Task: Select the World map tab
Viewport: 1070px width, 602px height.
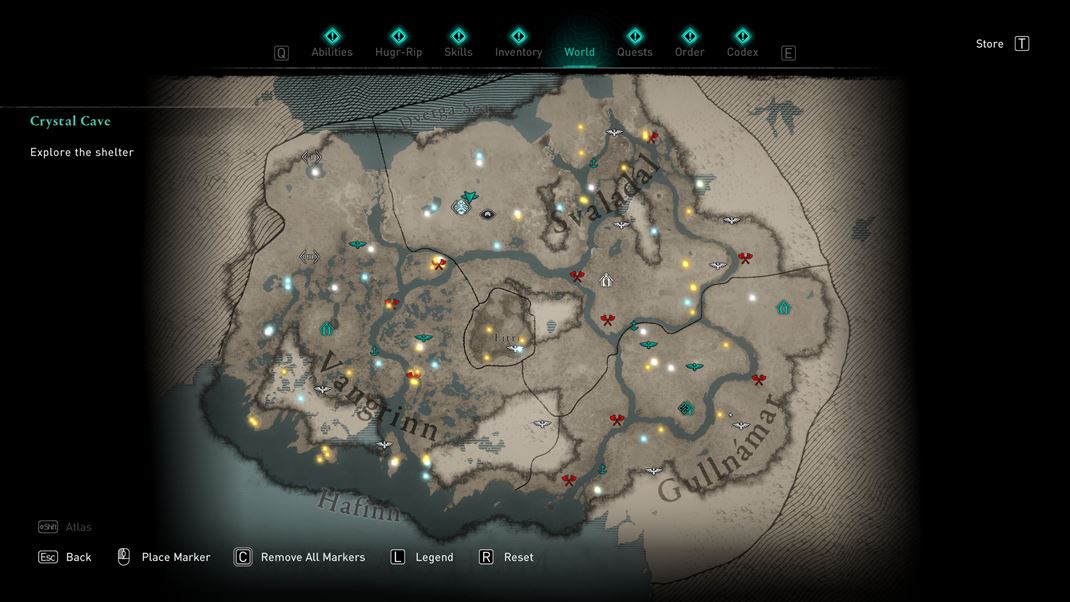Action: (x=579, y=43)
